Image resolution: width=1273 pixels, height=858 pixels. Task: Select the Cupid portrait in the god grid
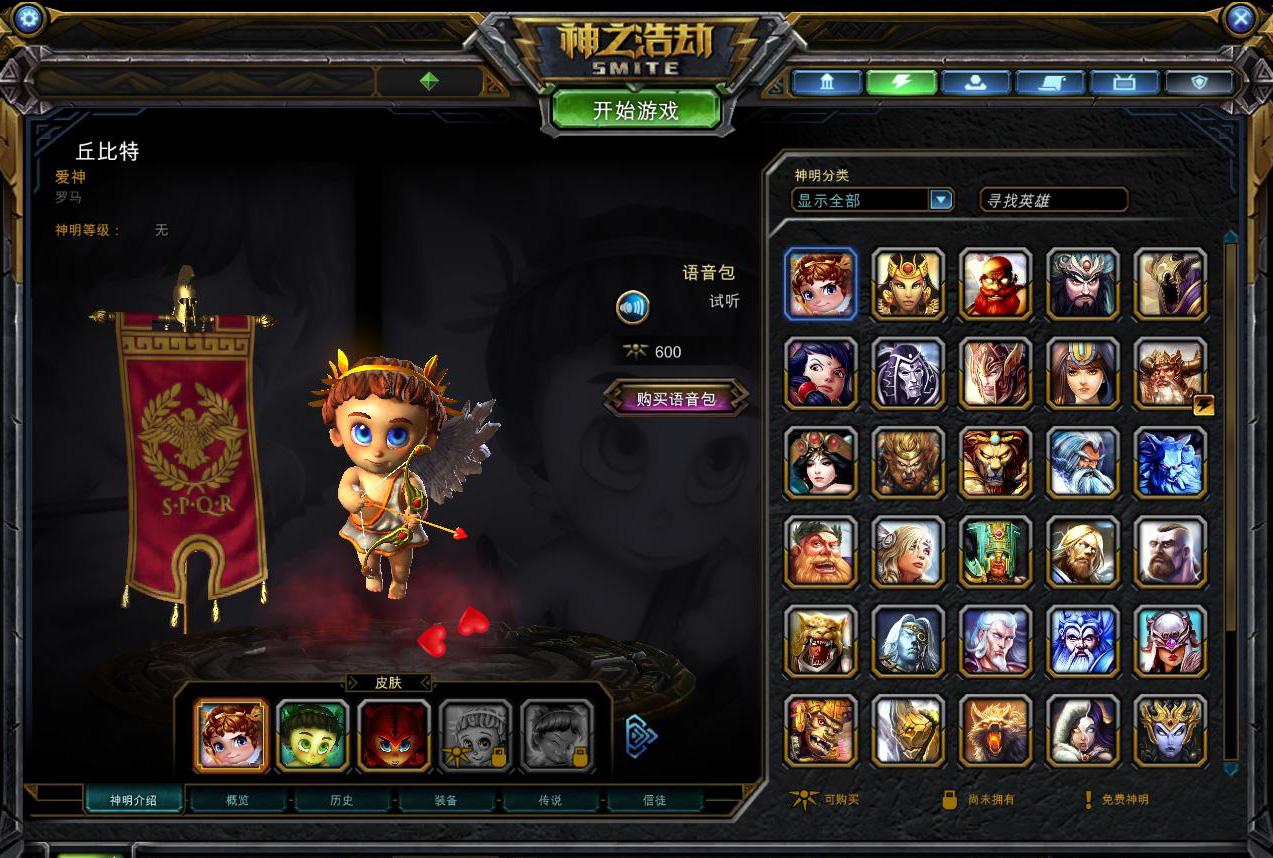pyautogui.click(x=821, y=284)
